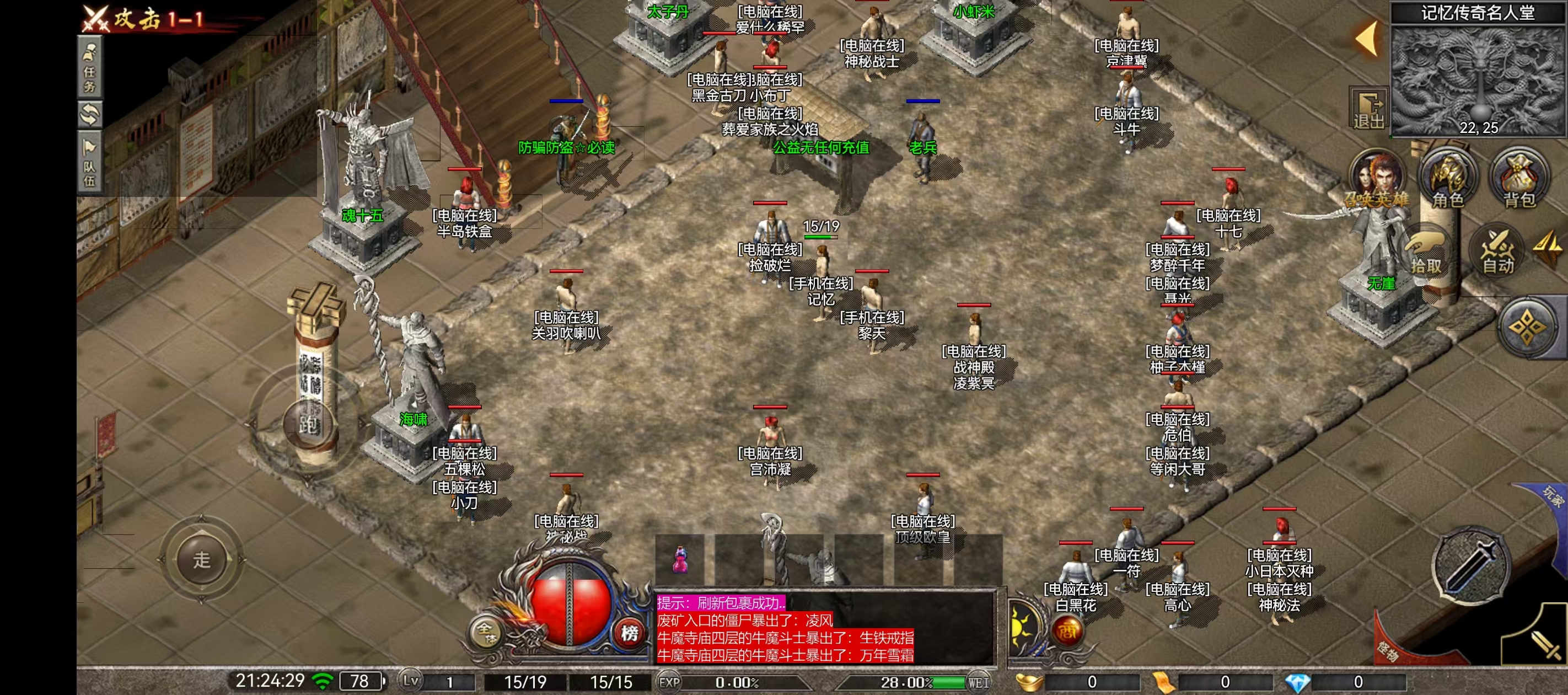Screen dimensions: 1568x695
Task: Use the pink potion in the hotbar
Action: tap(679, 560)
